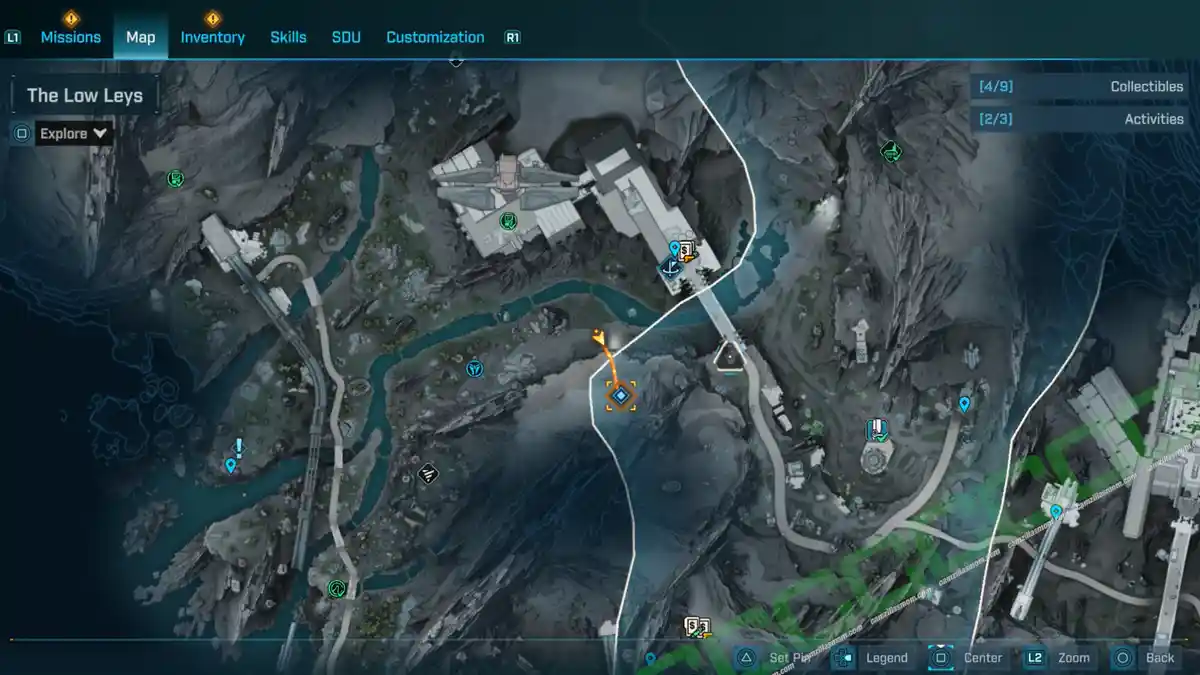Viewport: 1200px width, 675px height.
Task: Select the orange diamond waypoint marker
Action: 621,396
